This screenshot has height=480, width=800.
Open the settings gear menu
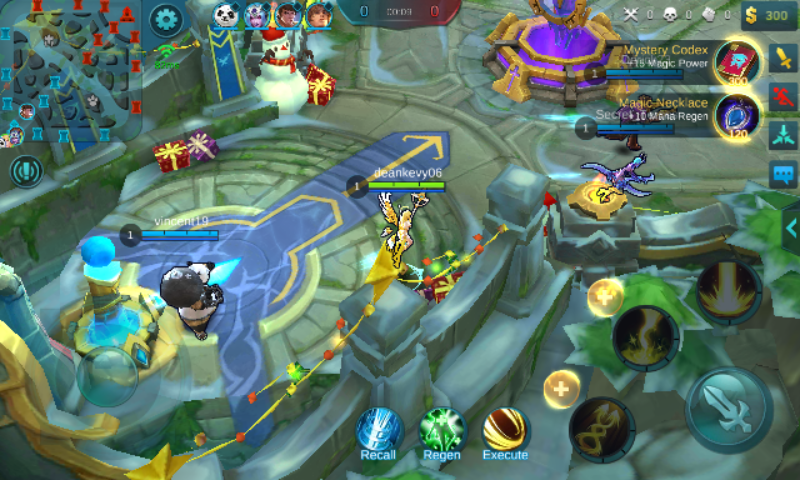pos(165,18)
